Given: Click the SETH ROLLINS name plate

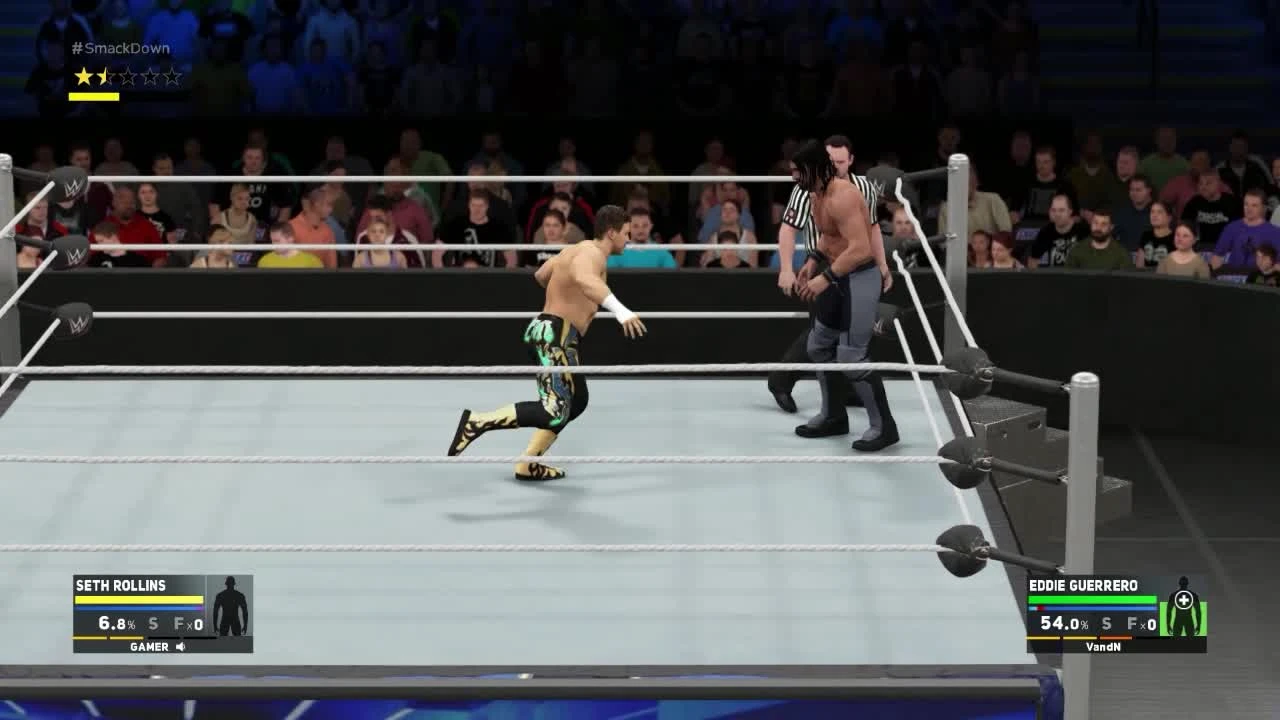Looking at the screenshot, I should (x=119, y=585).
